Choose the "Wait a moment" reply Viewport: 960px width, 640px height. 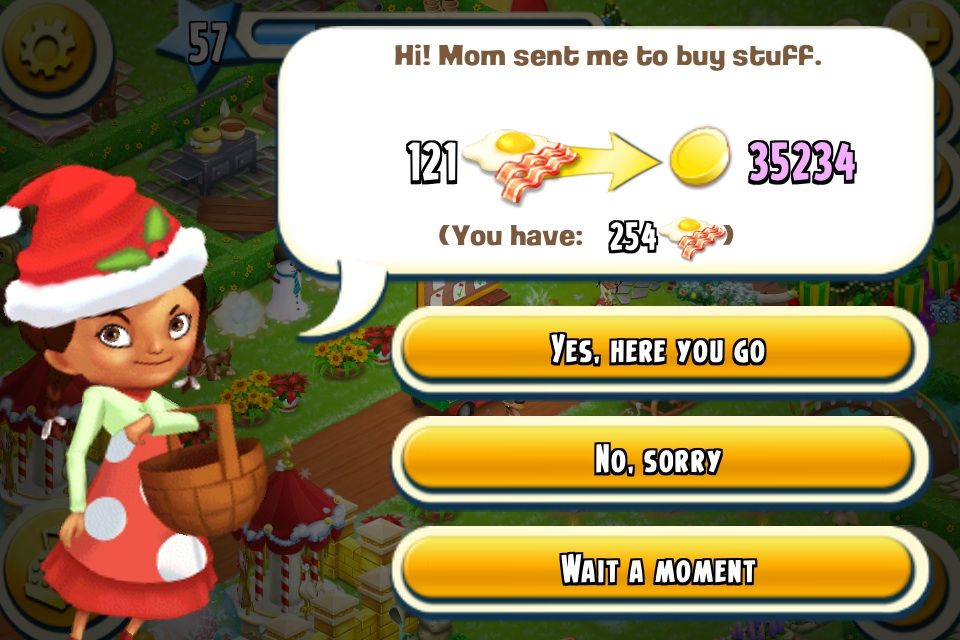657,569
